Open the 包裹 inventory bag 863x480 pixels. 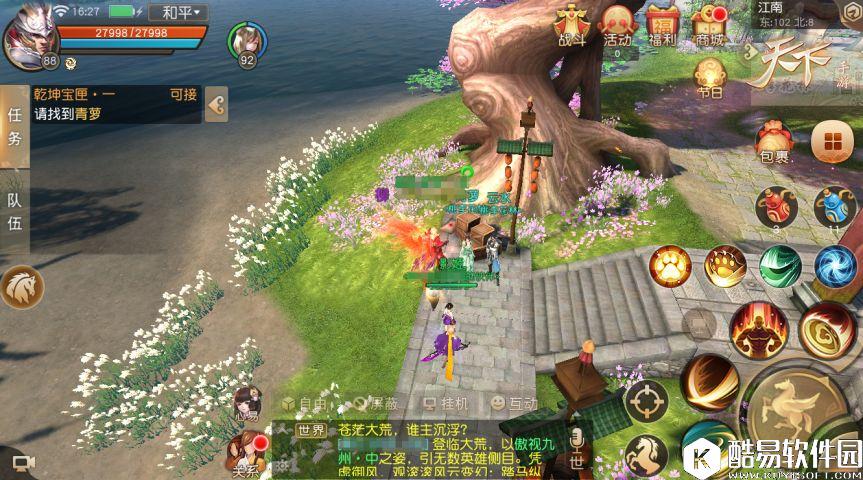pyautogui.click(x=772, y=141)
